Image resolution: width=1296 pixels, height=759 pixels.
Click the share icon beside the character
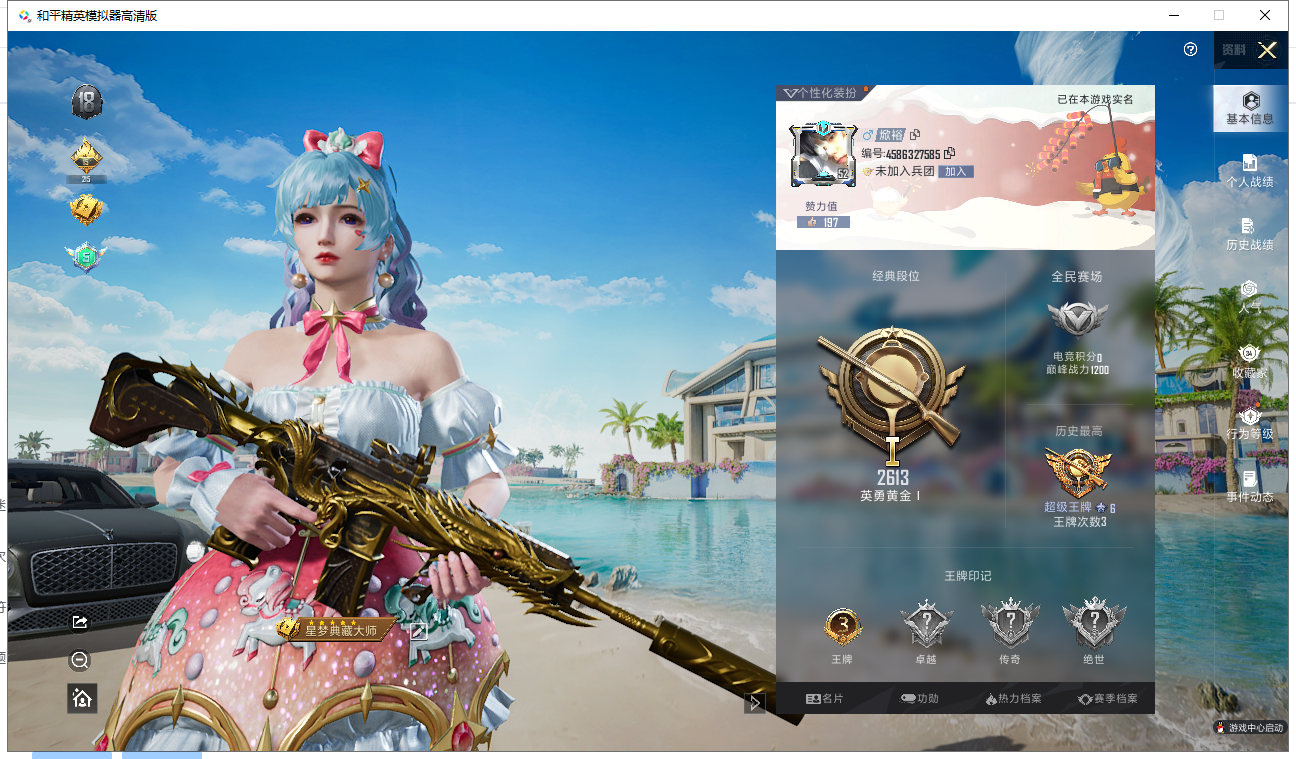click(x=81, y=622)
